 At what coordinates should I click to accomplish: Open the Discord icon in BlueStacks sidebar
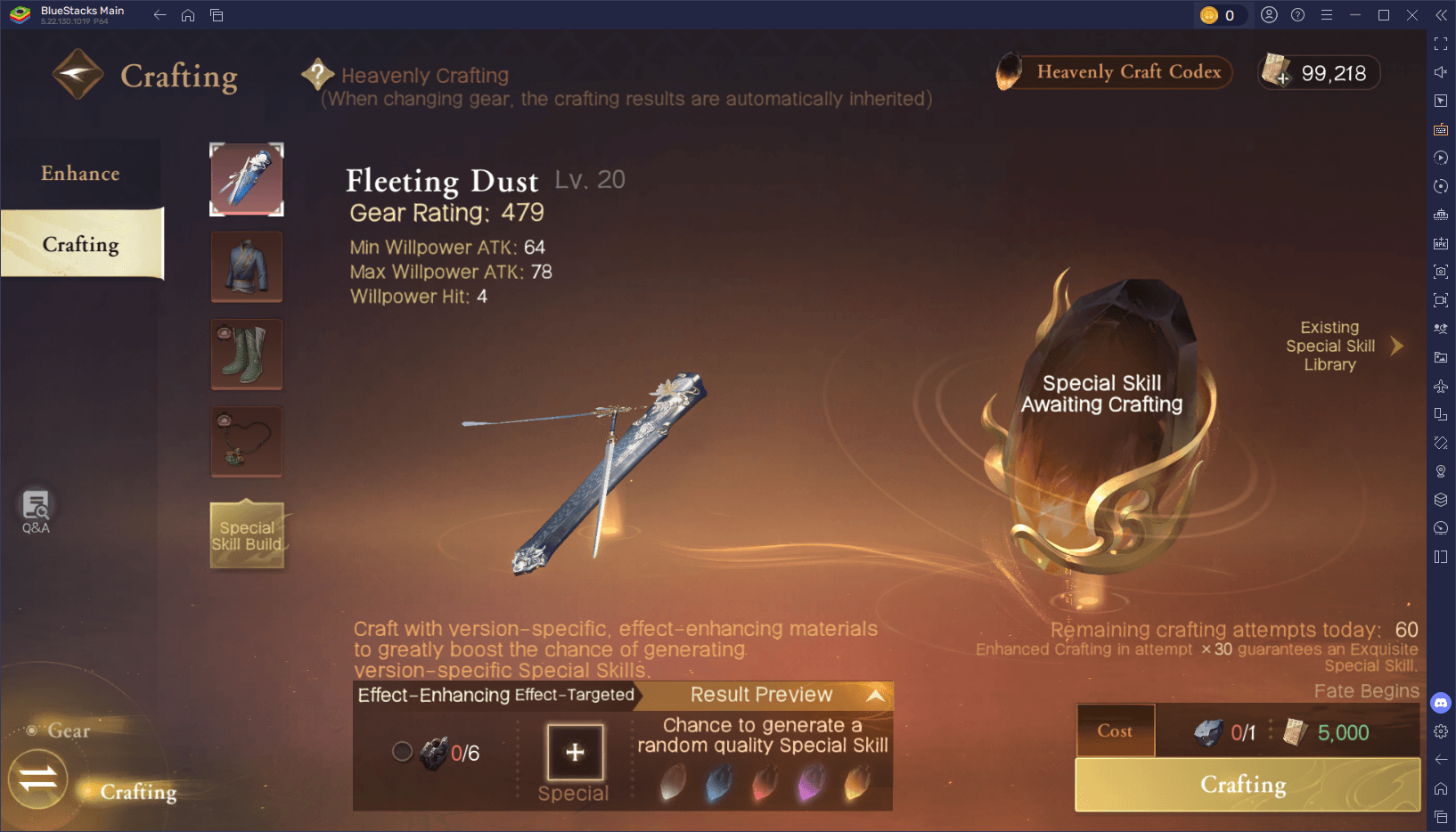[x=1441, y=703]
